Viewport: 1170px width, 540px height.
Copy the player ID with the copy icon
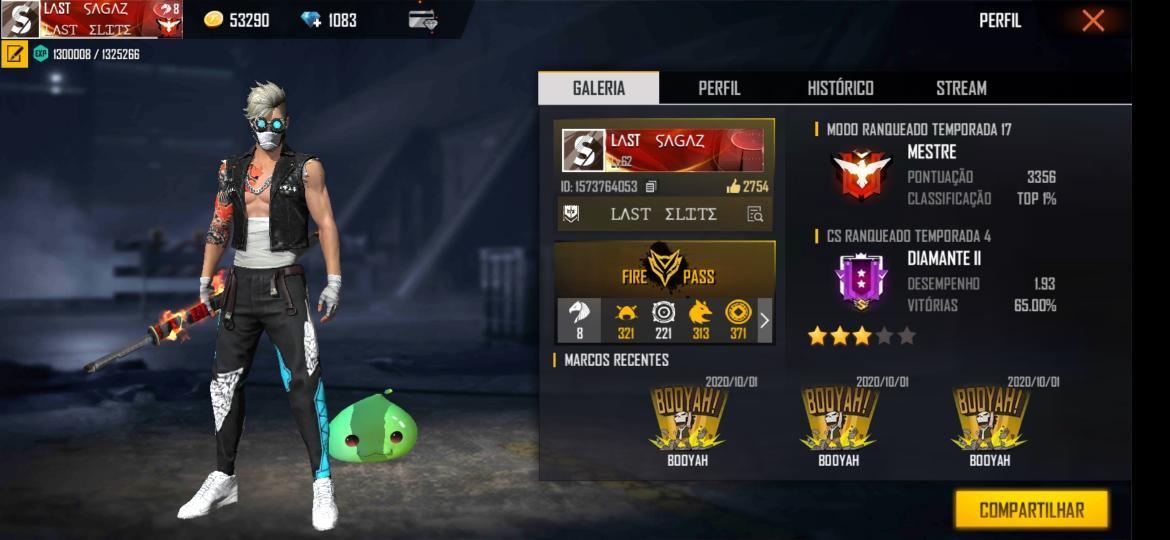(651, 186)
